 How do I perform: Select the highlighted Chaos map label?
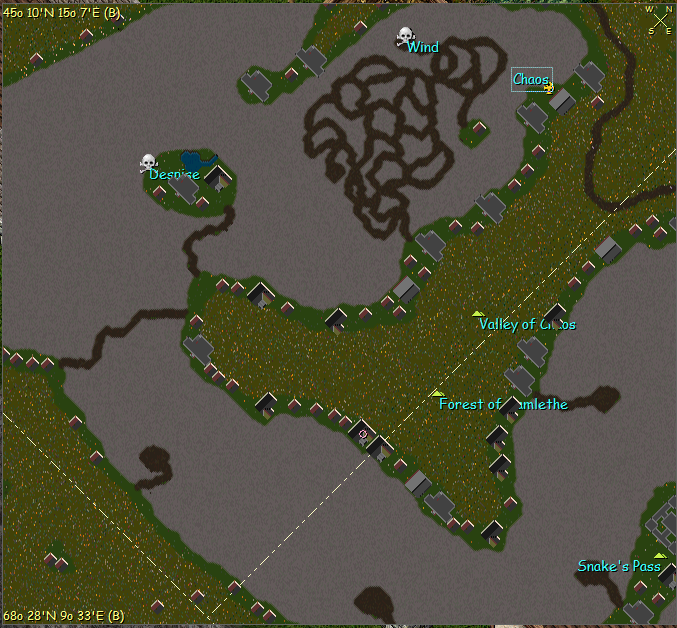tap(531, 79)
